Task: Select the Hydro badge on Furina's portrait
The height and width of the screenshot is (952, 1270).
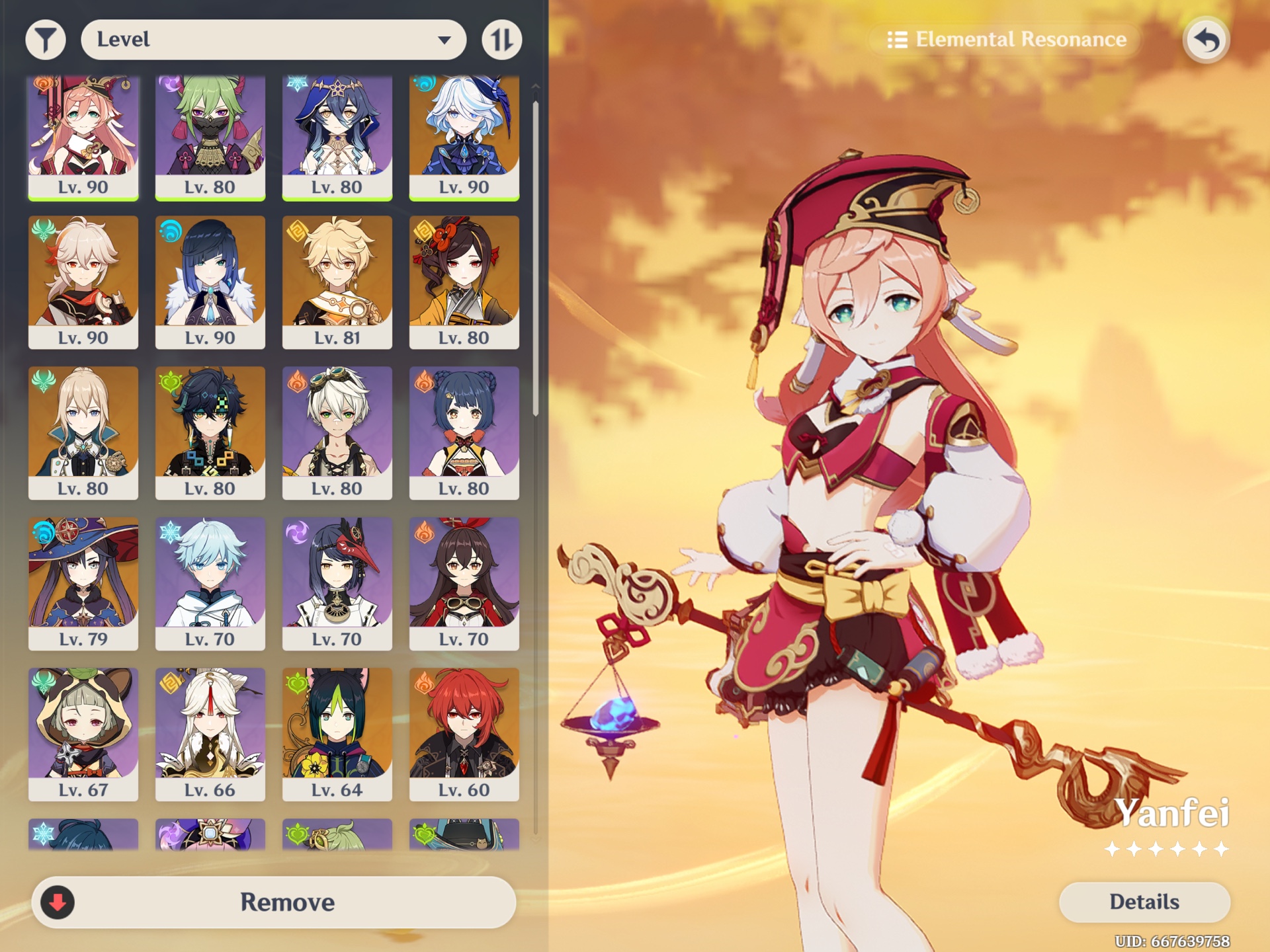Action: 423,86
